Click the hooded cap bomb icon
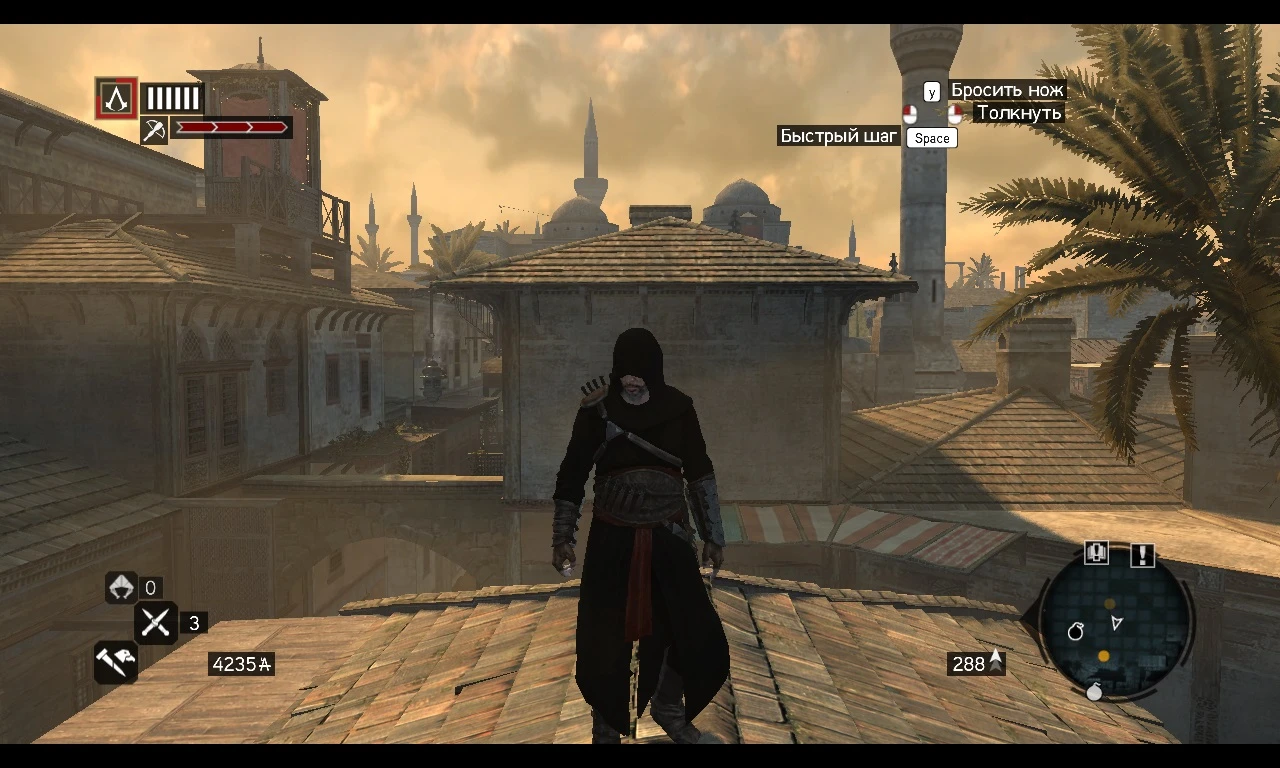The image size is (1280, 768). click(122, 588)
